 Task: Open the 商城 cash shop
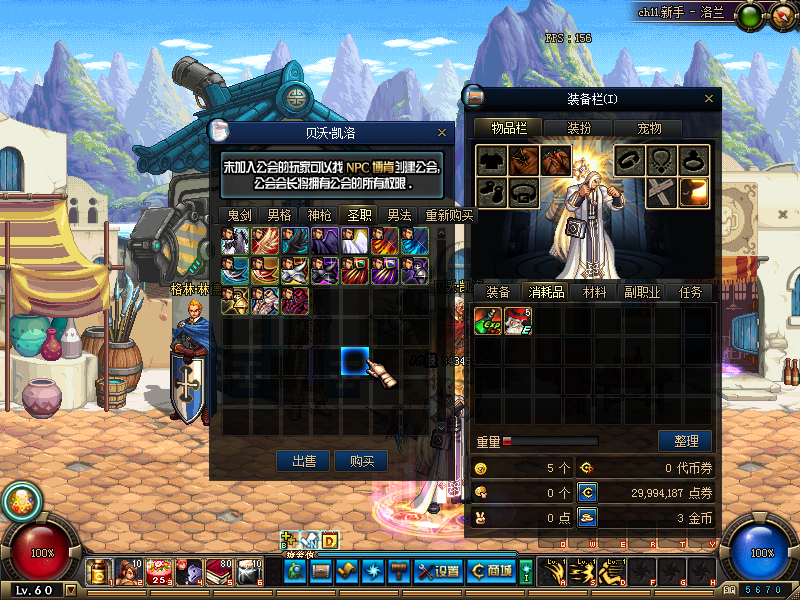492,571
